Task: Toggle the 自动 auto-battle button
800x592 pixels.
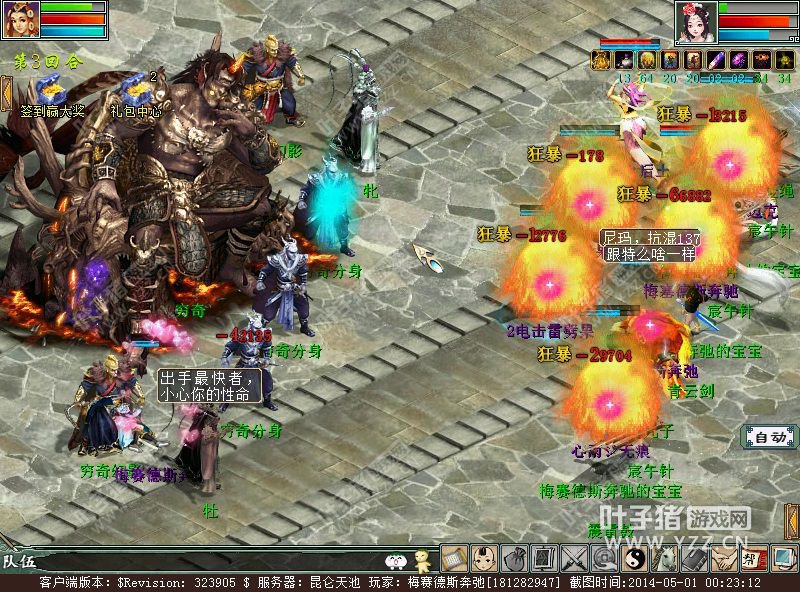Action: (x=769, y=437)
